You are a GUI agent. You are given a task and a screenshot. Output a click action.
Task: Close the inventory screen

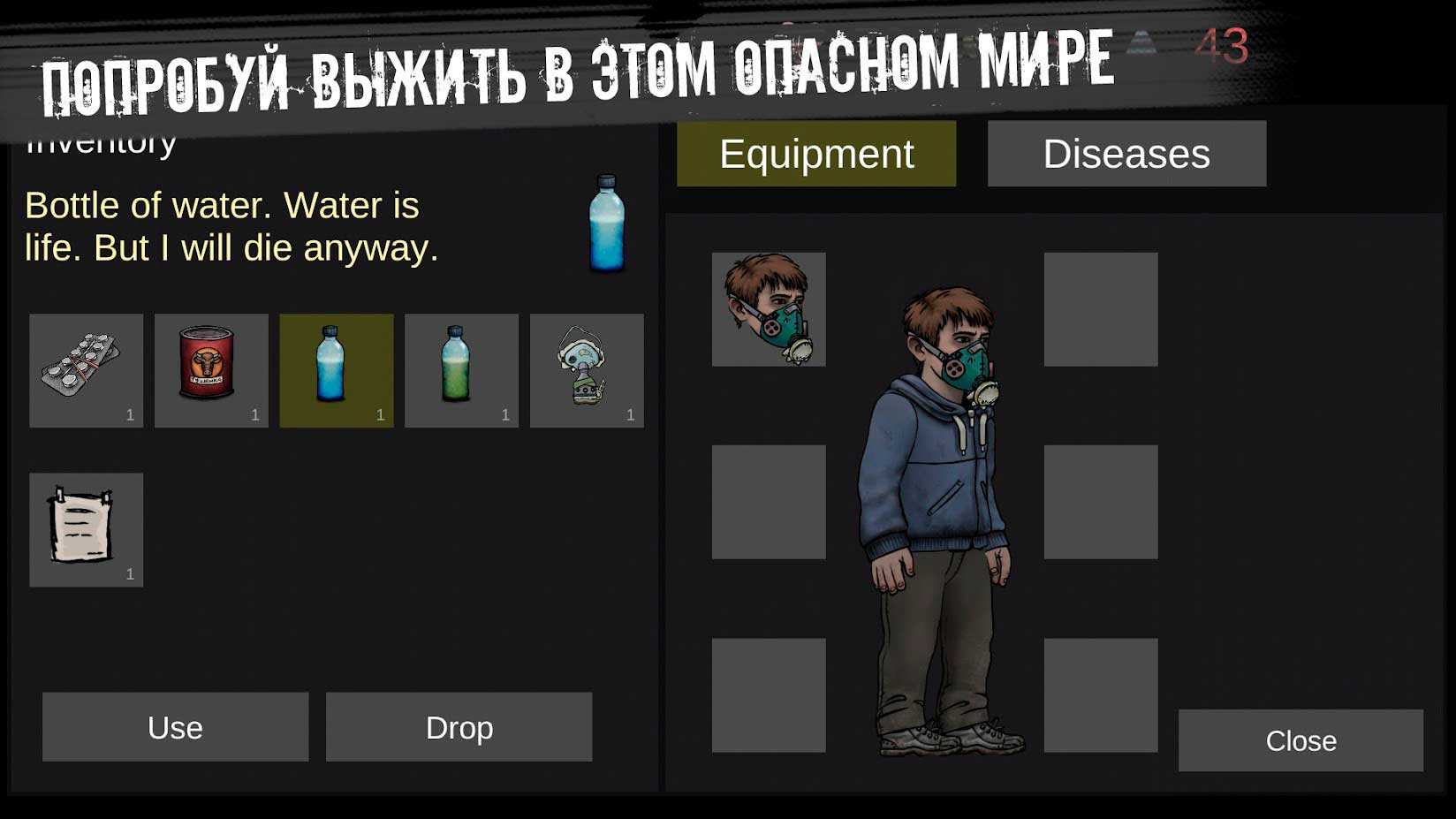click(x=1301, y=740)
